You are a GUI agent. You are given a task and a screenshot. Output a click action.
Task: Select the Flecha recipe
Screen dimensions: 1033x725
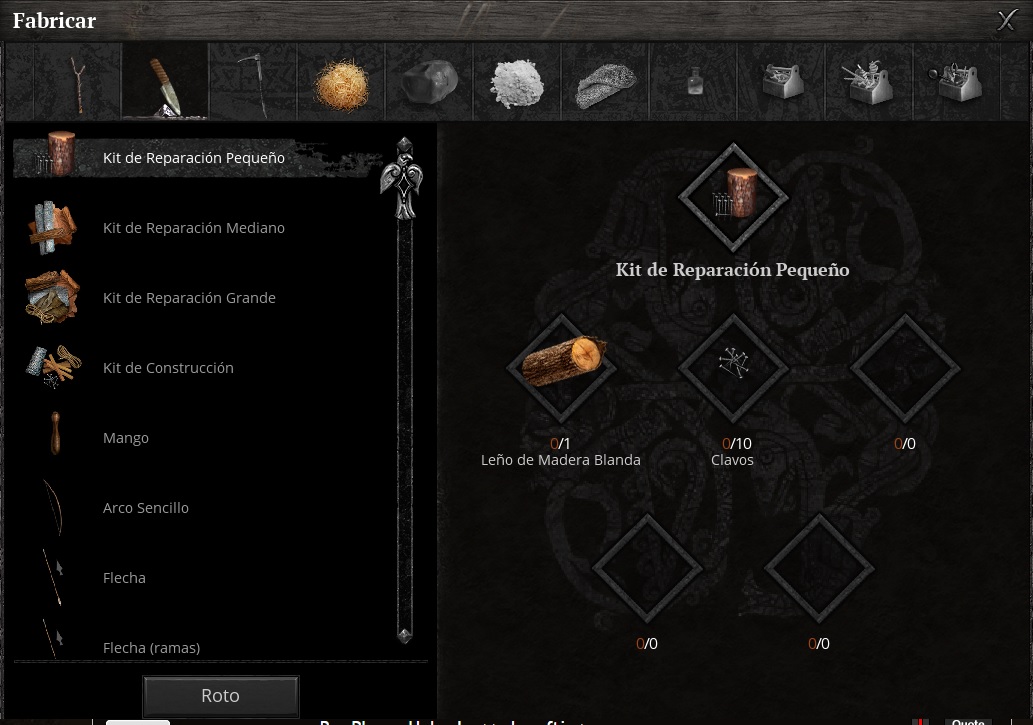(124, 578)
